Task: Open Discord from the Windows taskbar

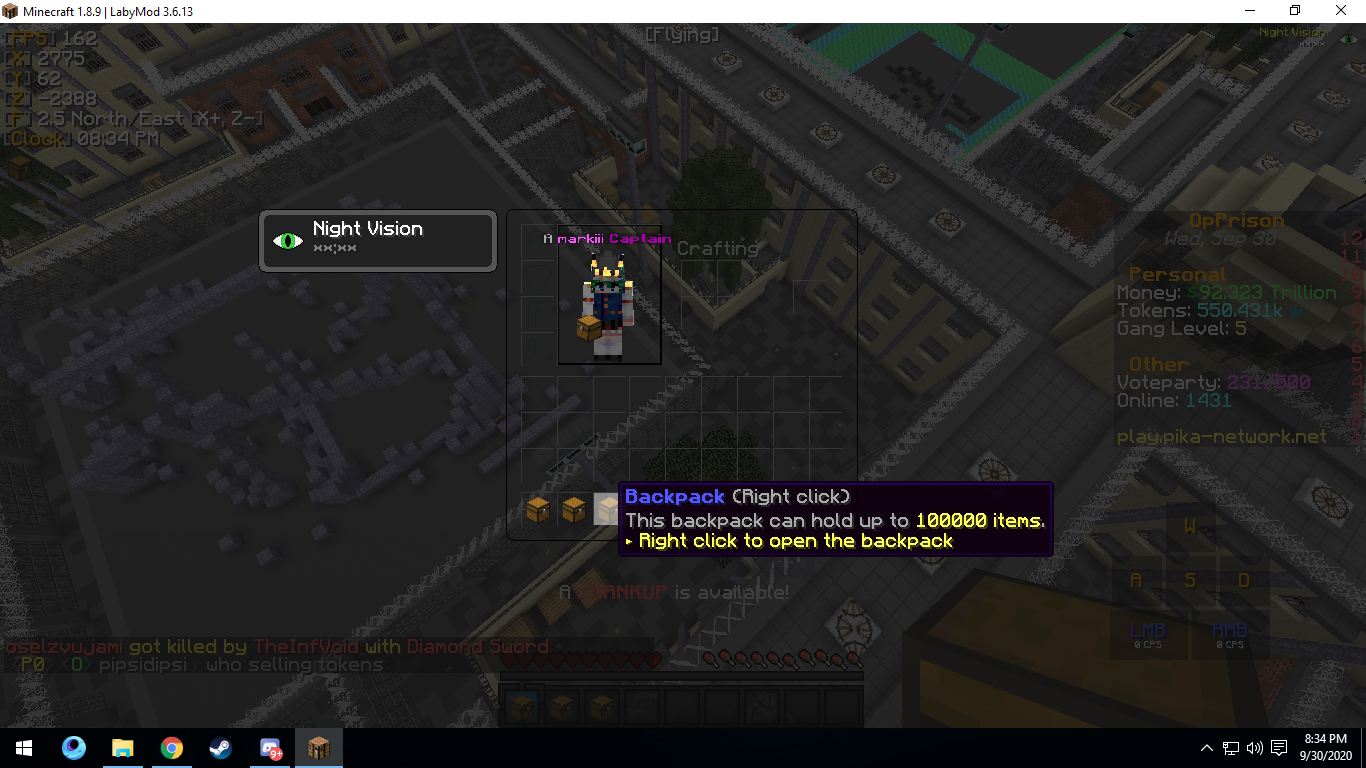Action: click(270, 748)
